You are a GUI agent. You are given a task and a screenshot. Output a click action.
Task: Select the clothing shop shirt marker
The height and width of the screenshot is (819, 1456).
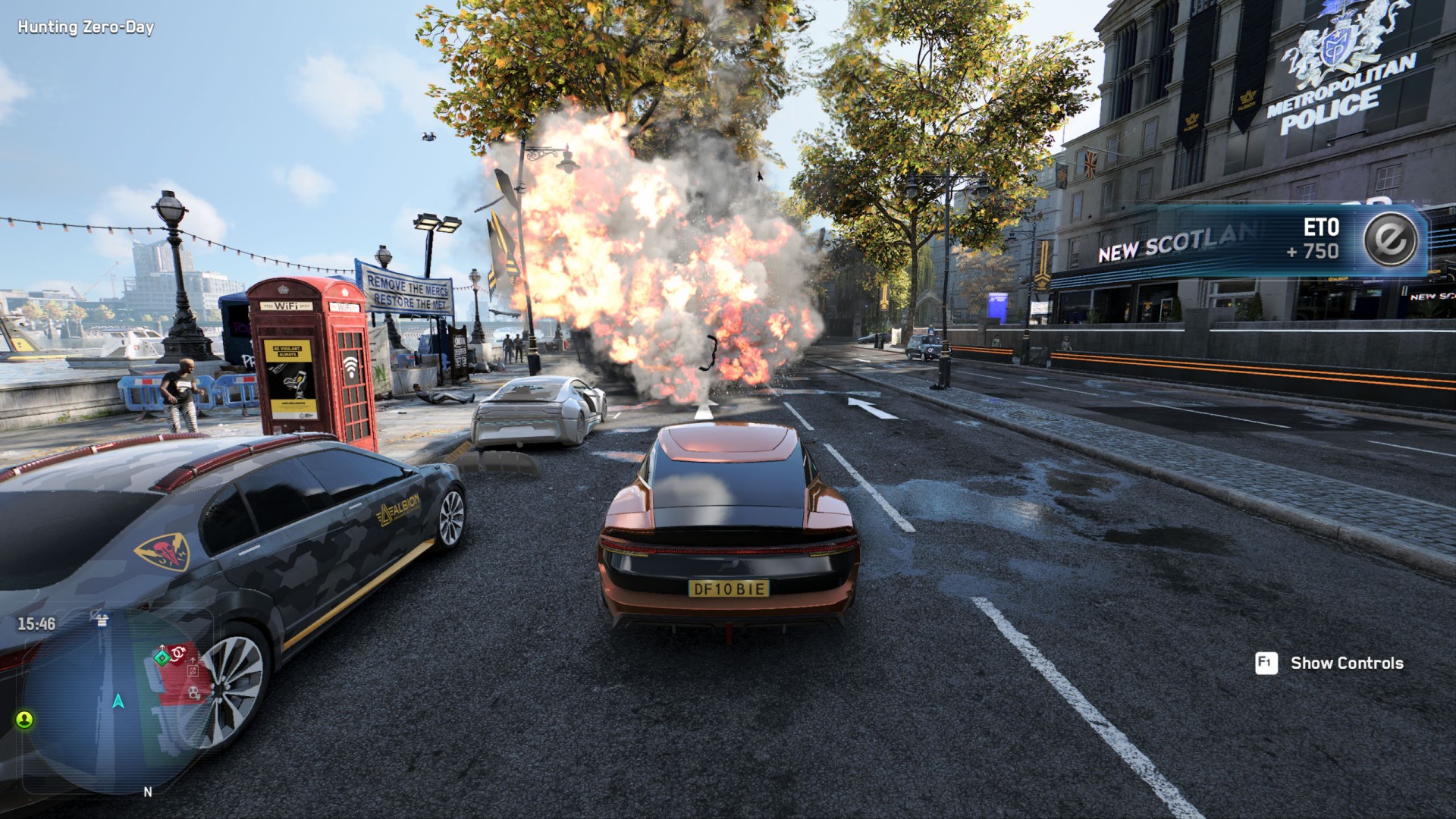click(101, 620)
